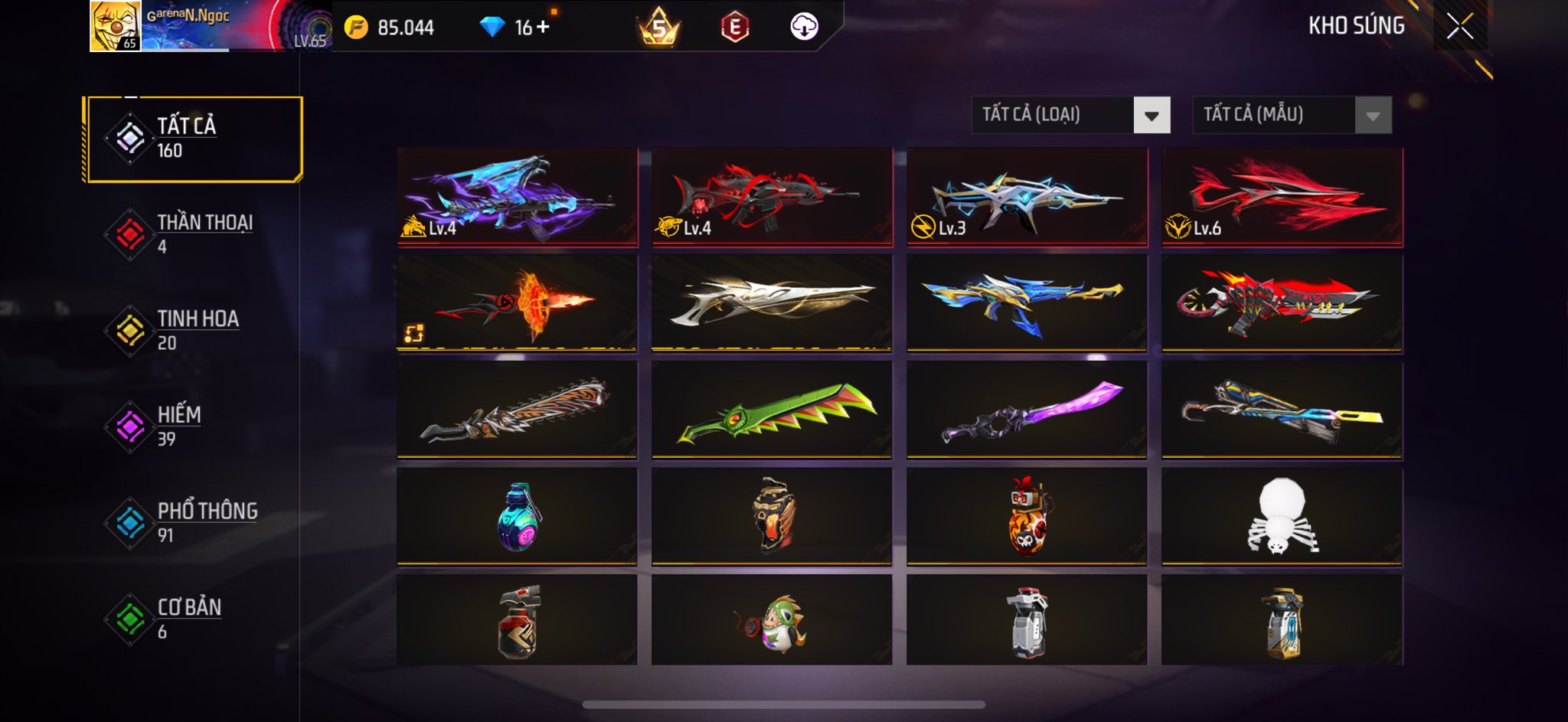Close the Kho Súng weapon vault

tap(1460, 27)
